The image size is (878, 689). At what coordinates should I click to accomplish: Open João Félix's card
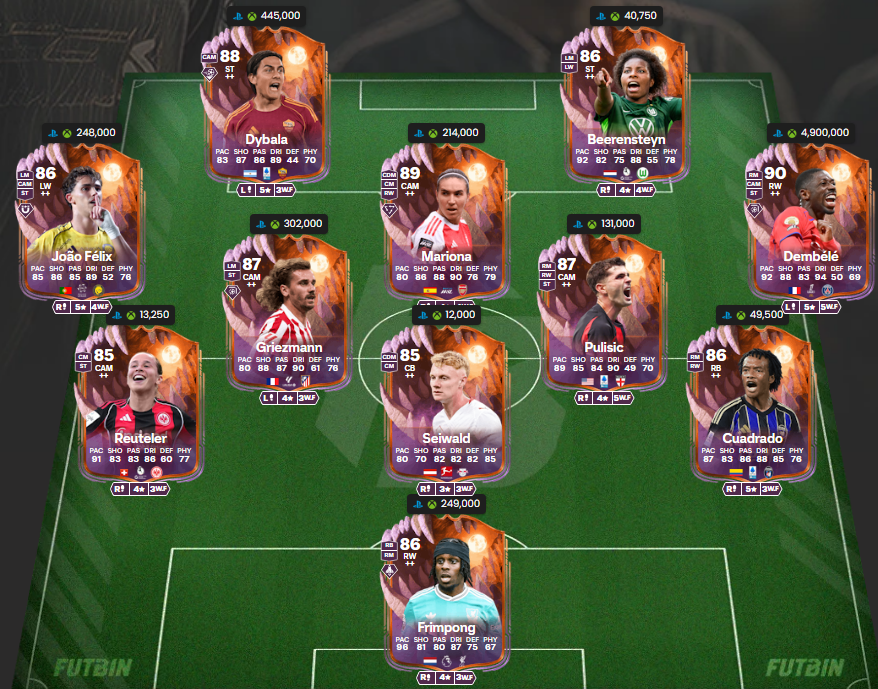click(82, 216)
